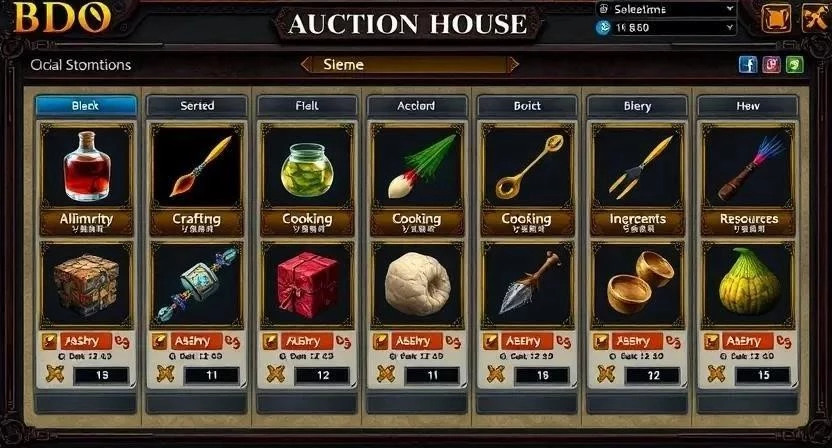Select the yellow-green gourd listing
This screenshot has height=448, width=832.
pos(746,282)
